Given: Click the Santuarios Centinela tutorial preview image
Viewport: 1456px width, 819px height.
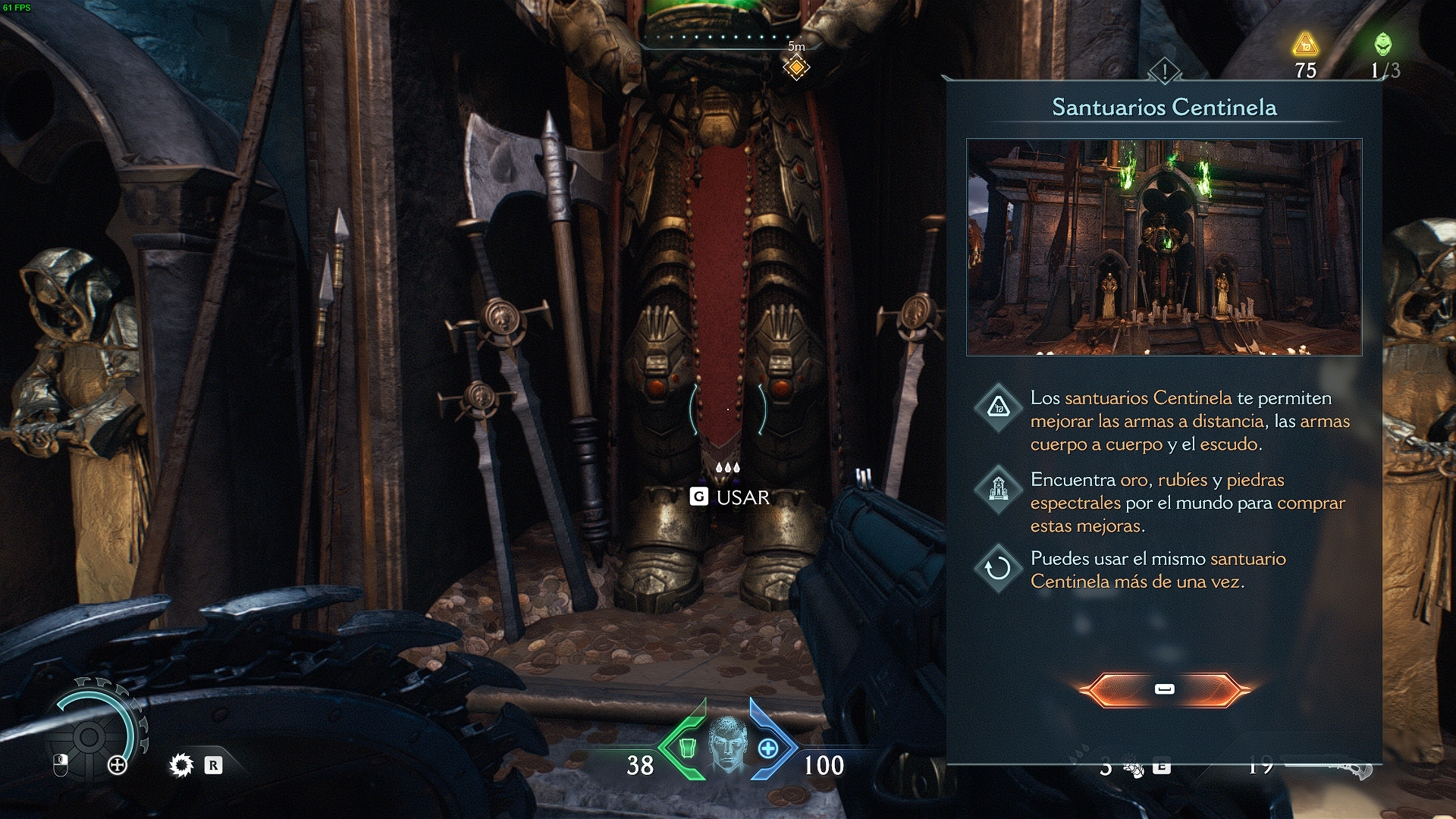Looking at the screenshot, I should pos(1164,247).
